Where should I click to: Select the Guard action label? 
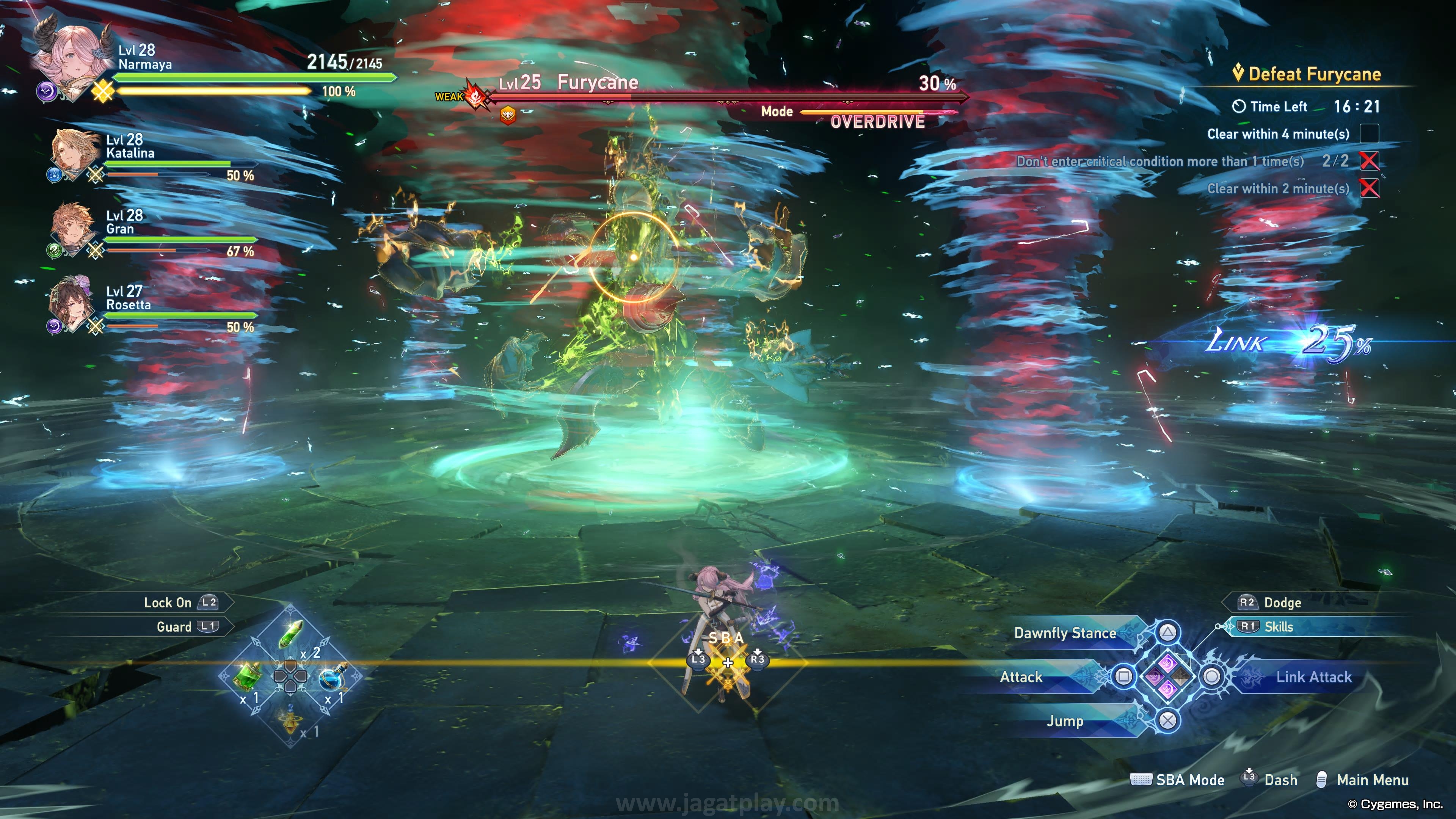click(x=174, y=627)
